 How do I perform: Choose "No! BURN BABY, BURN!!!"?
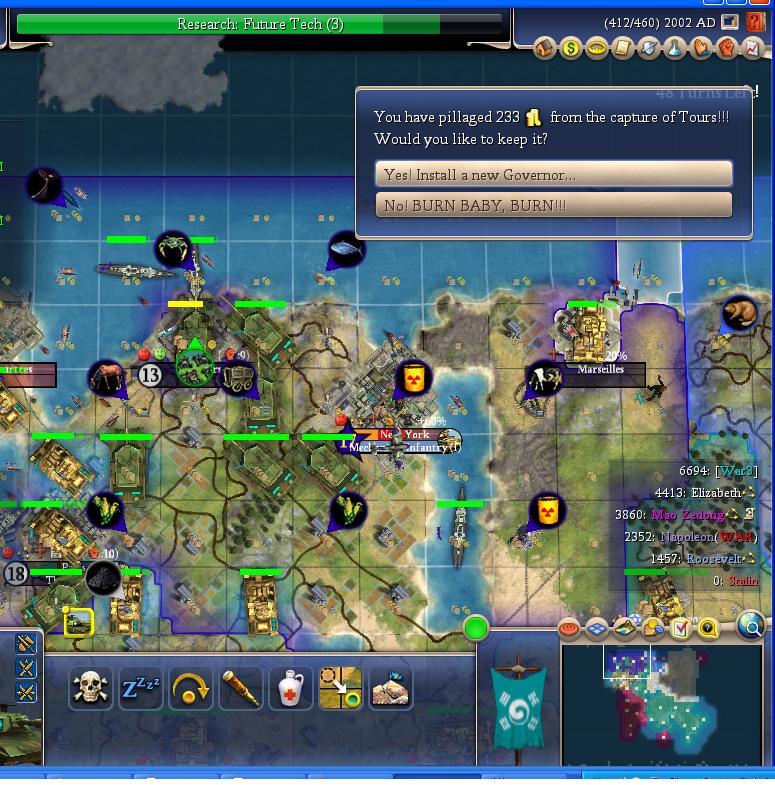pyautogui.click(x=553, y=205)
